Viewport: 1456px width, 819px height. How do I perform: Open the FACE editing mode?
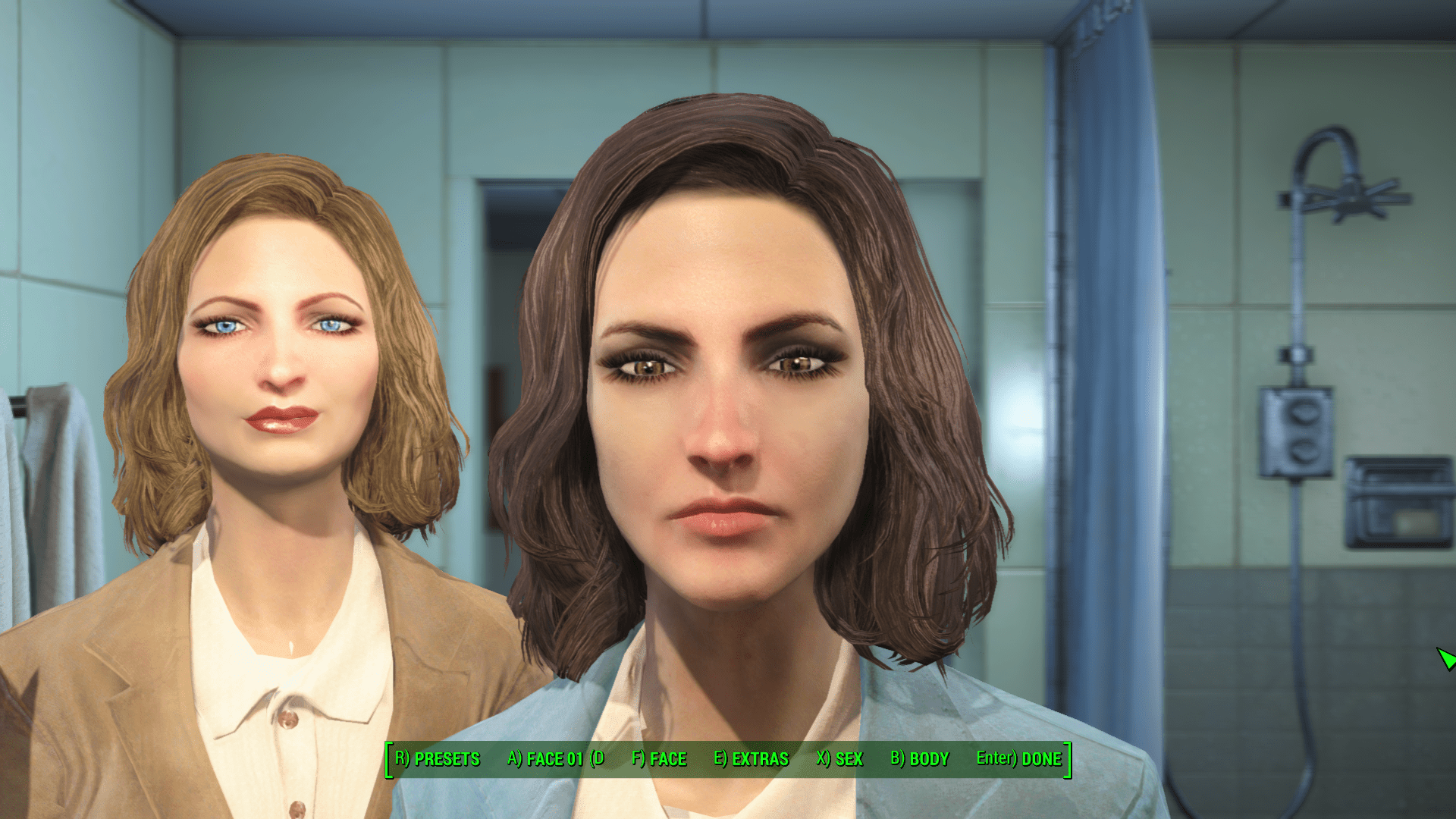click(660, 758)
